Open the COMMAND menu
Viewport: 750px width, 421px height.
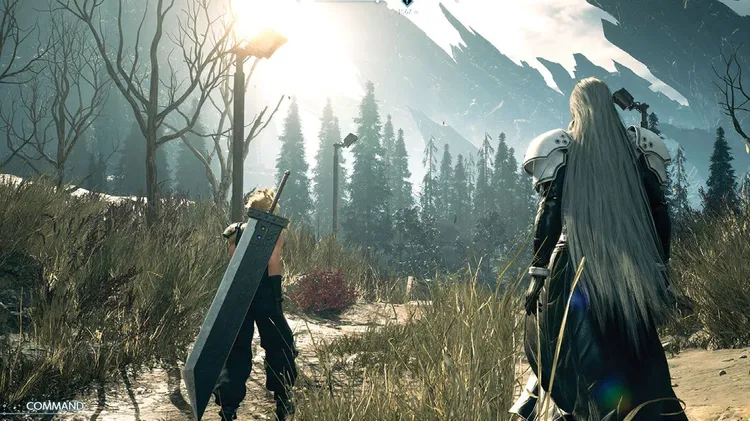pos(53,406)
